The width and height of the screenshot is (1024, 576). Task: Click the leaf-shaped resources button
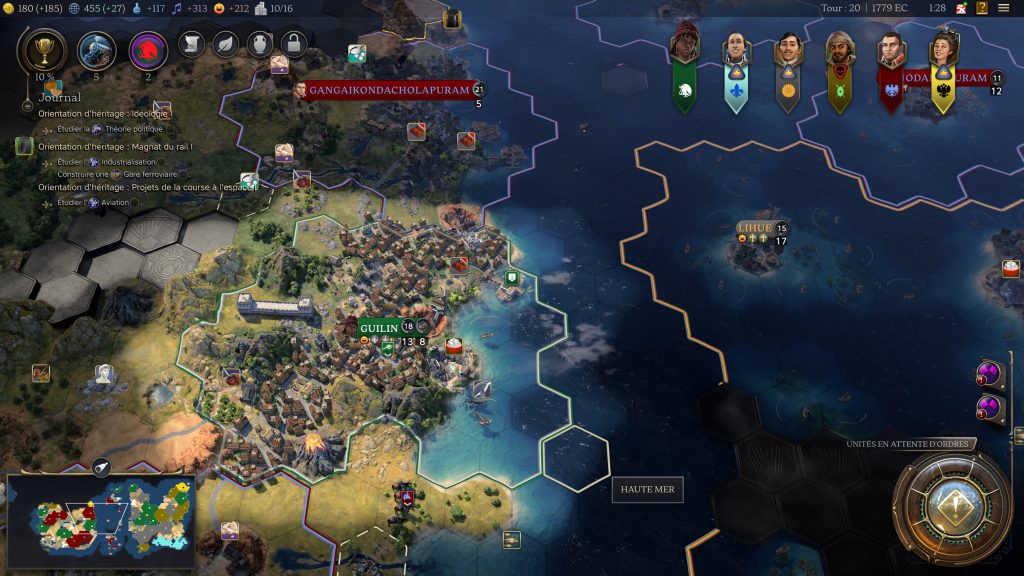point(225,43)
